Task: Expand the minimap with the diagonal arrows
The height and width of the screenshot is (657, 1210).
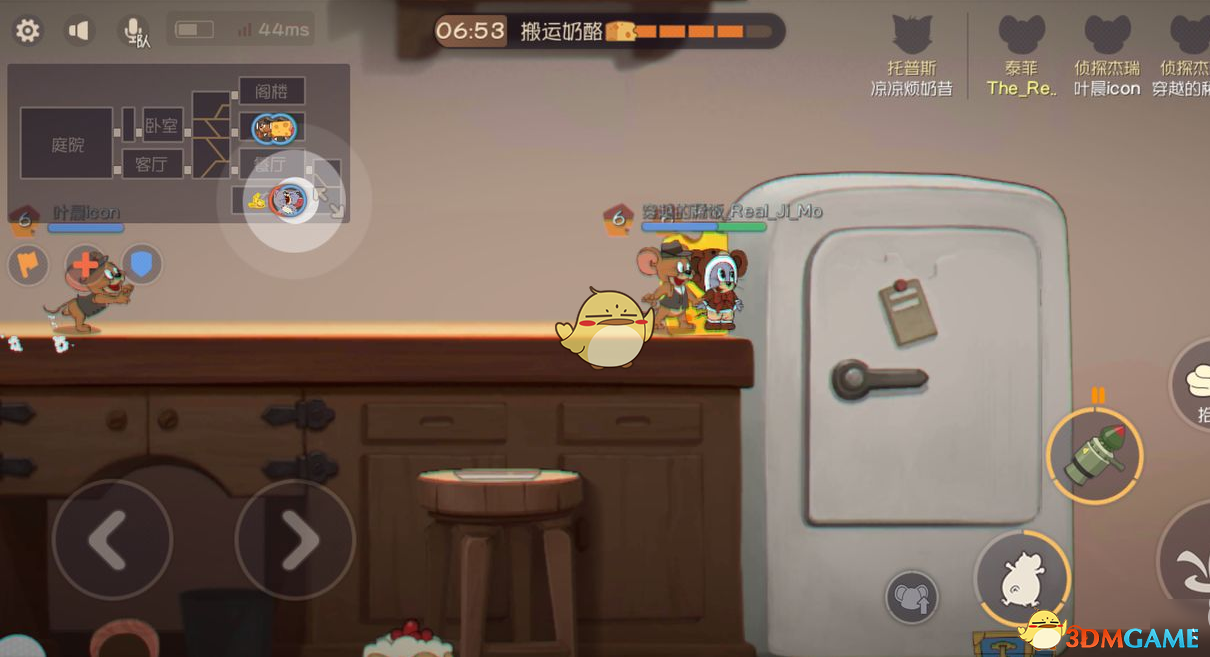Action: click(329, 201)
